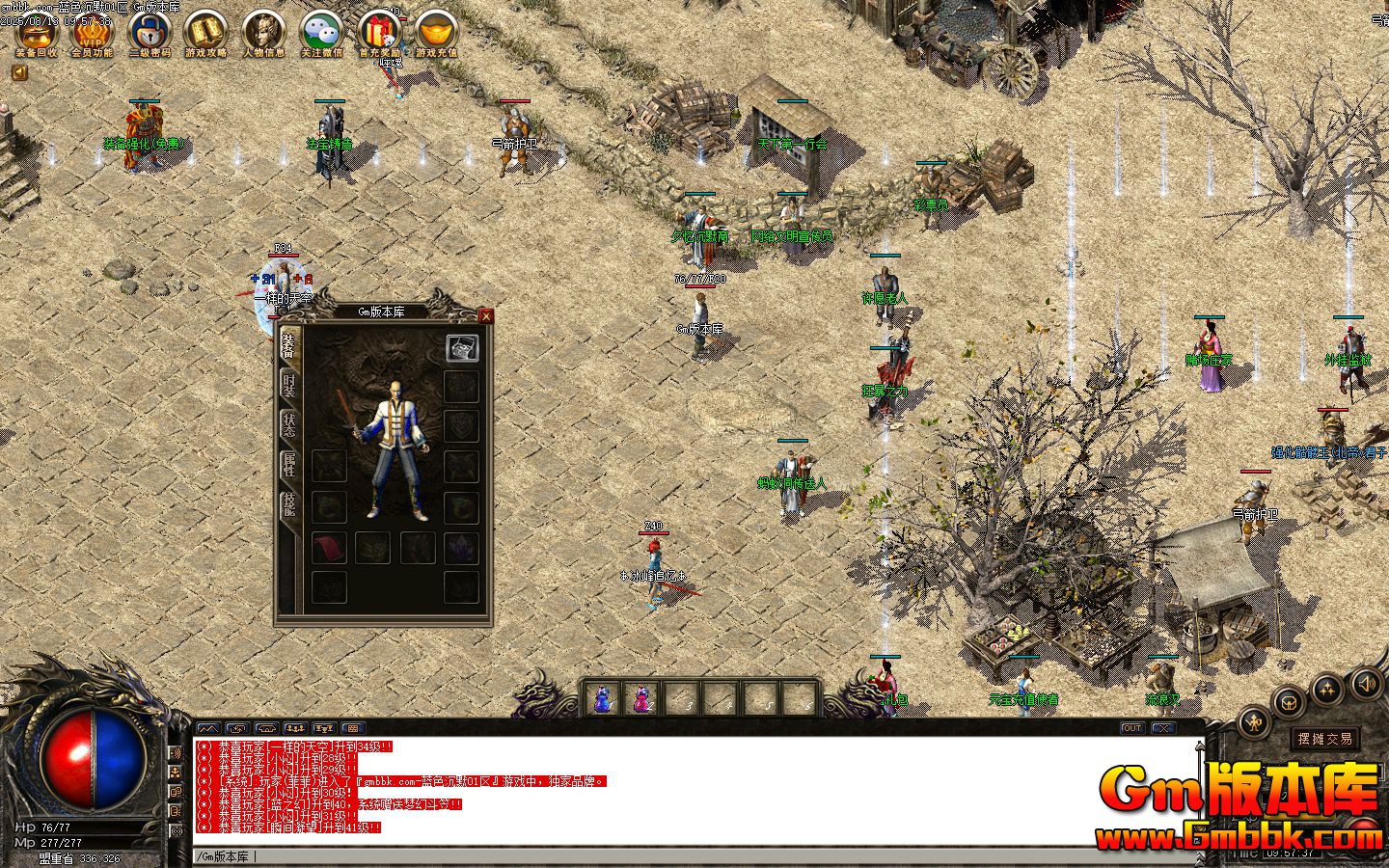Click the chat input field
The image size is (1389, 868).
(675, 856)
